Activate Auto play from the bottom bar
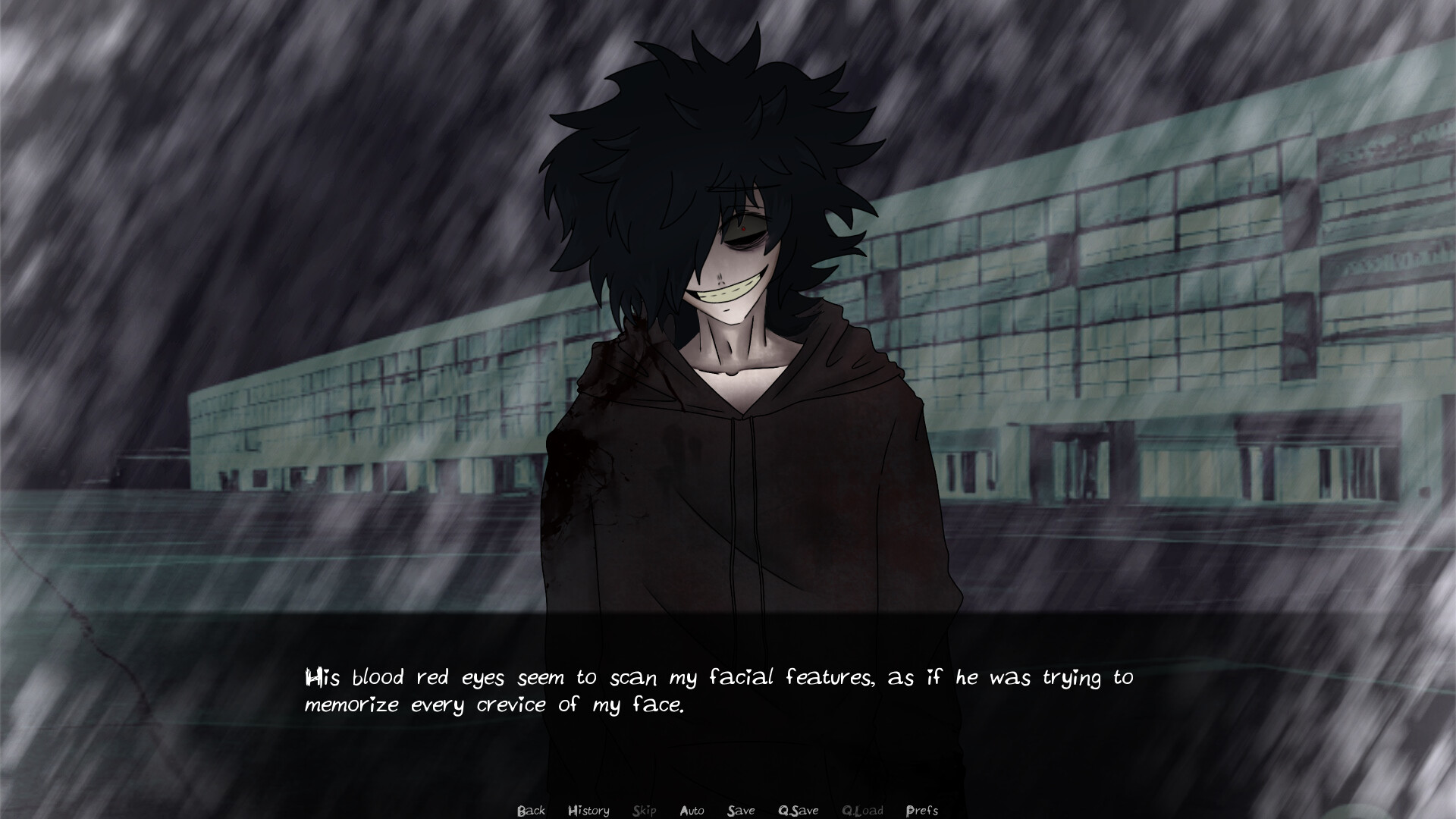The height and width of the screenshot is (819, 1456). point(692,810)
